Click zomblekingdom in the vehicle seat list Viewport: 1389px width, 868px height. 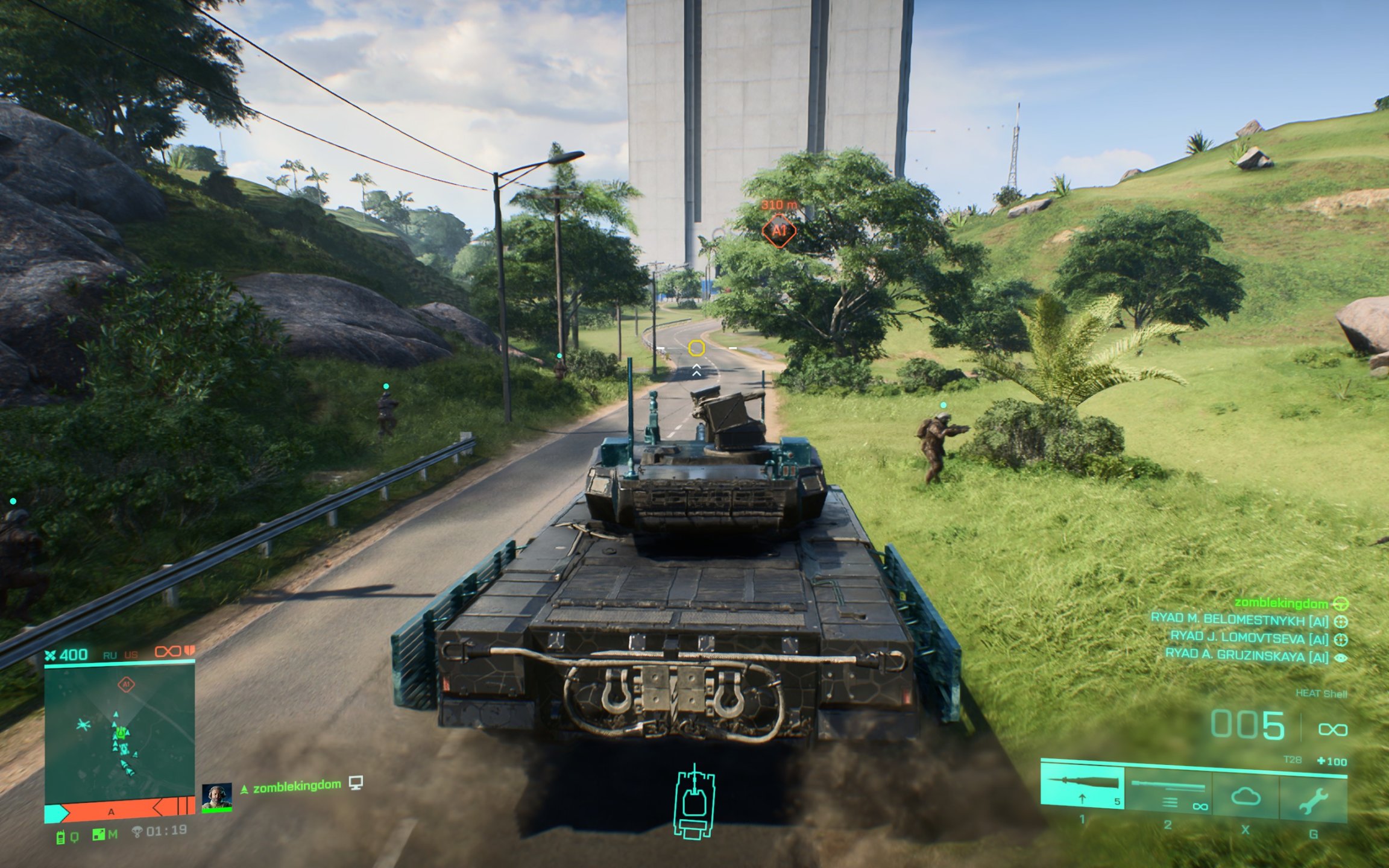1280,603
